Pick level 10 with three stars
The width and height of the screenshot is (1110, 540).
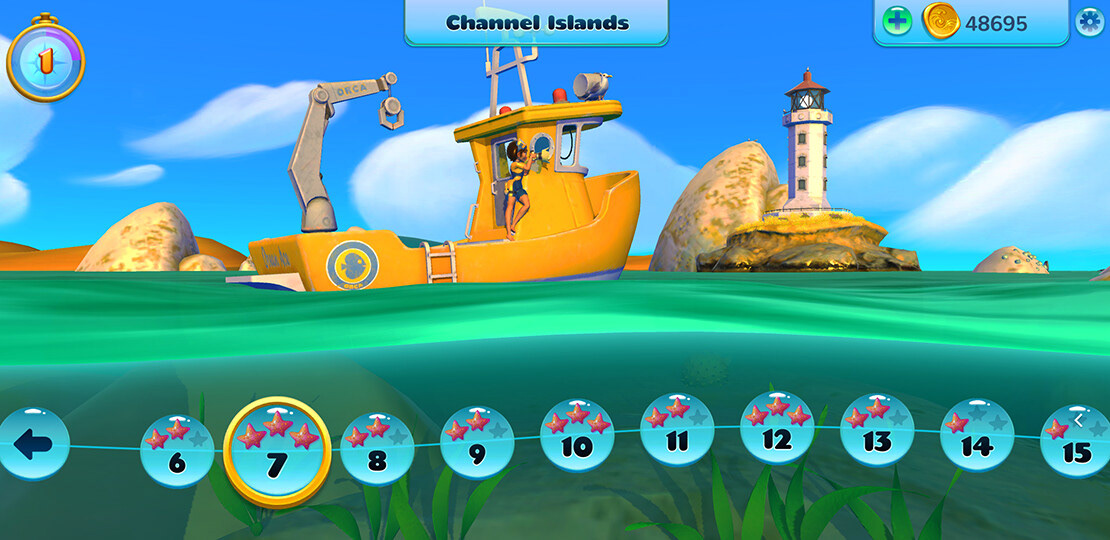point(577,436)
